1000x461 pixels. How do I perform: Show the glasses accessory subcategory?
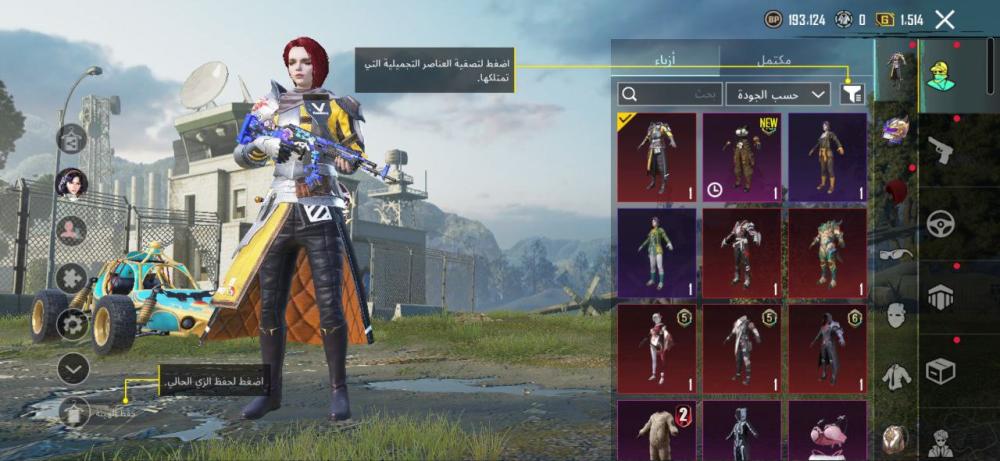click(896, 254)
